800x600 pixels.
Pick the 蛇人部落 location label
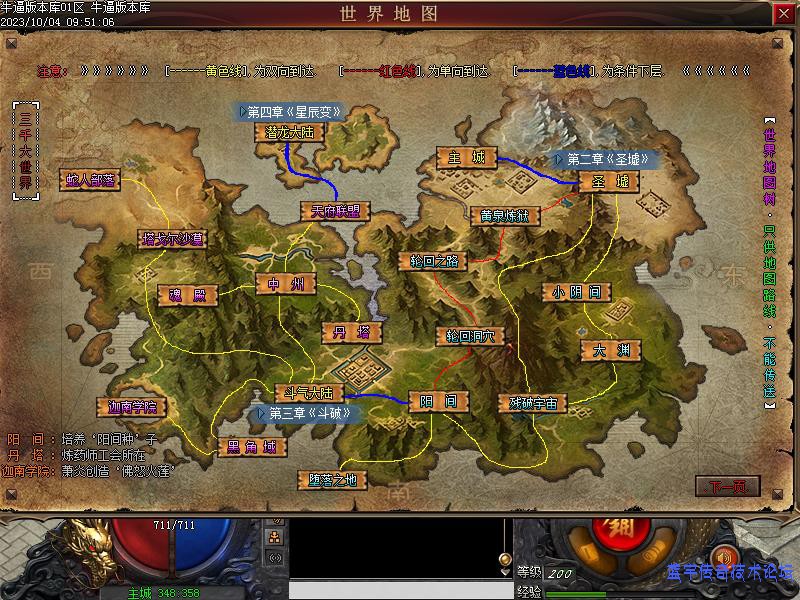point(90,180)
